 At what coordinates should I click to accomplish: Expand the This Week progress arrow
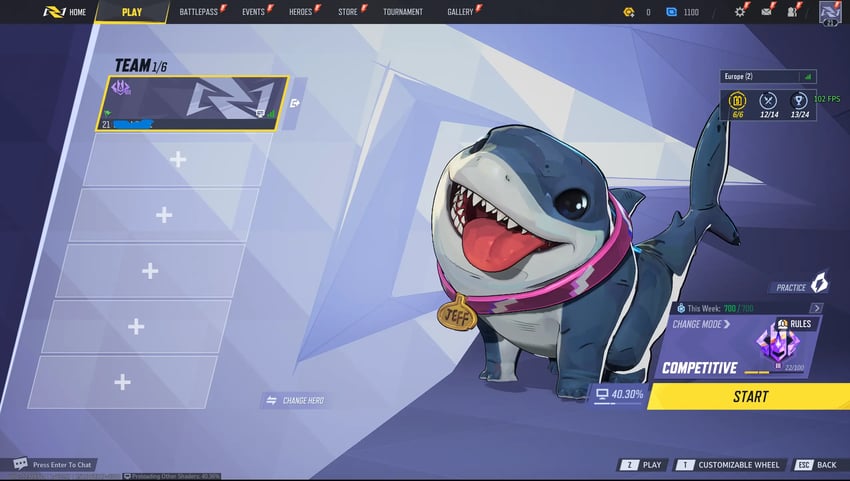point(816,308)
